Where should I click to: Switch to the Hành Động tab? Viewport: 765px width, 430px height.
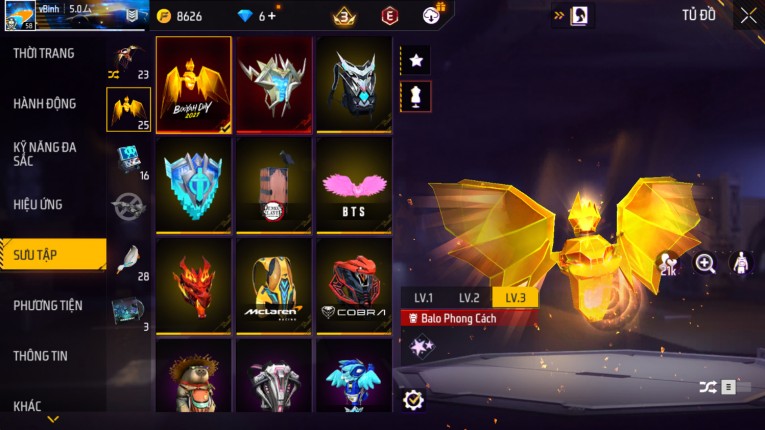click(45, 104)
